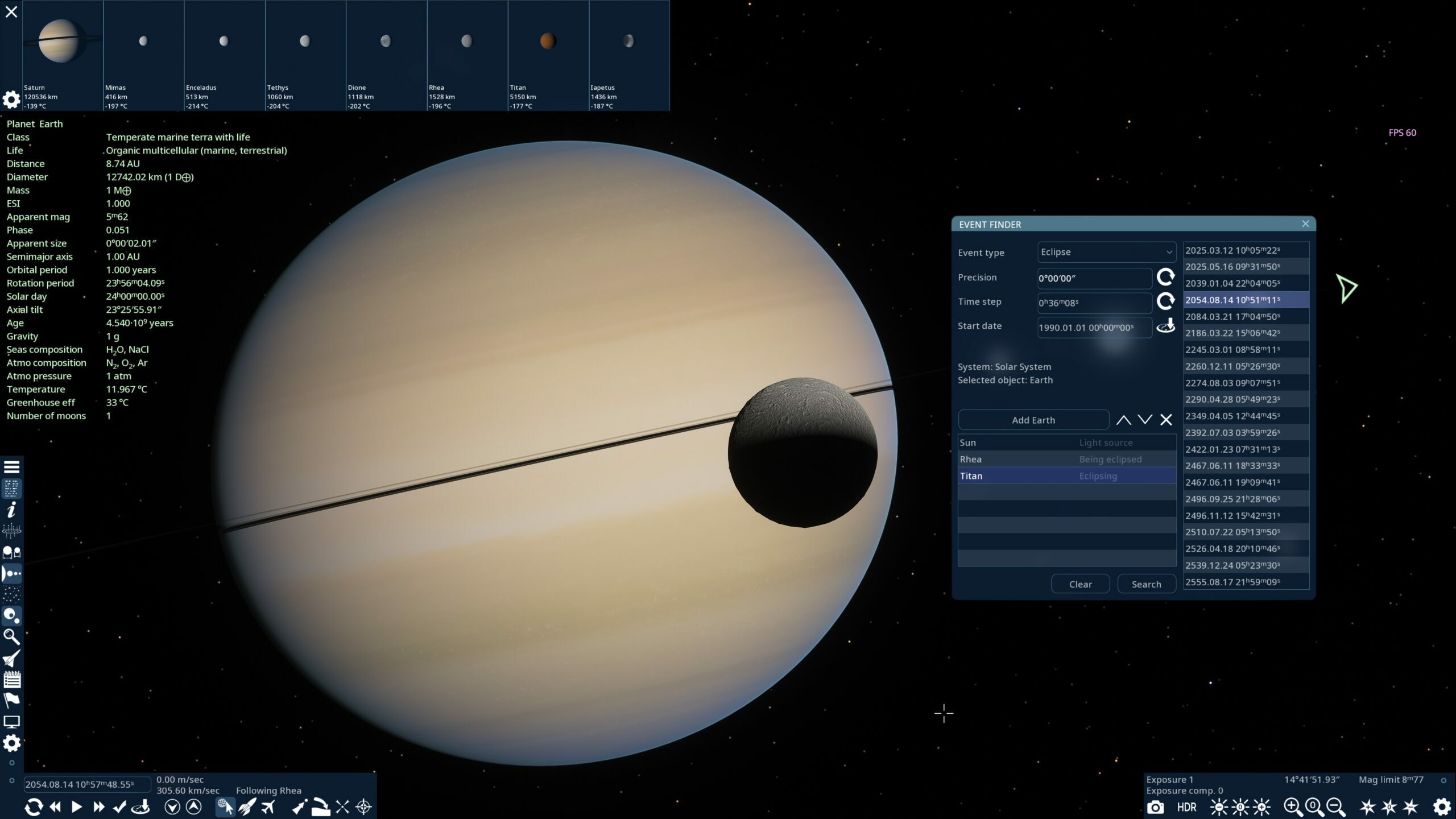Click the Search button in Event Finder

[1147, 584]
